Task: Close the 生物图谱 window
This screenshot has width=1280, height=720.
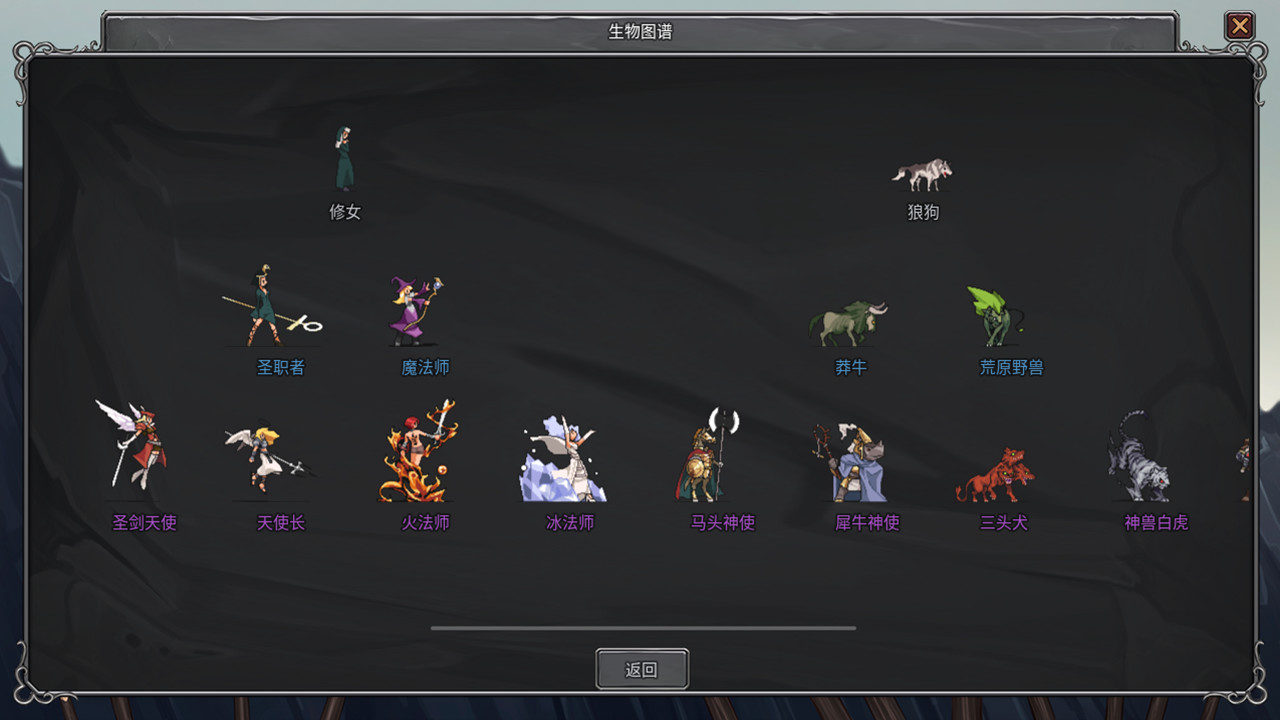Action: point(1239,26)
